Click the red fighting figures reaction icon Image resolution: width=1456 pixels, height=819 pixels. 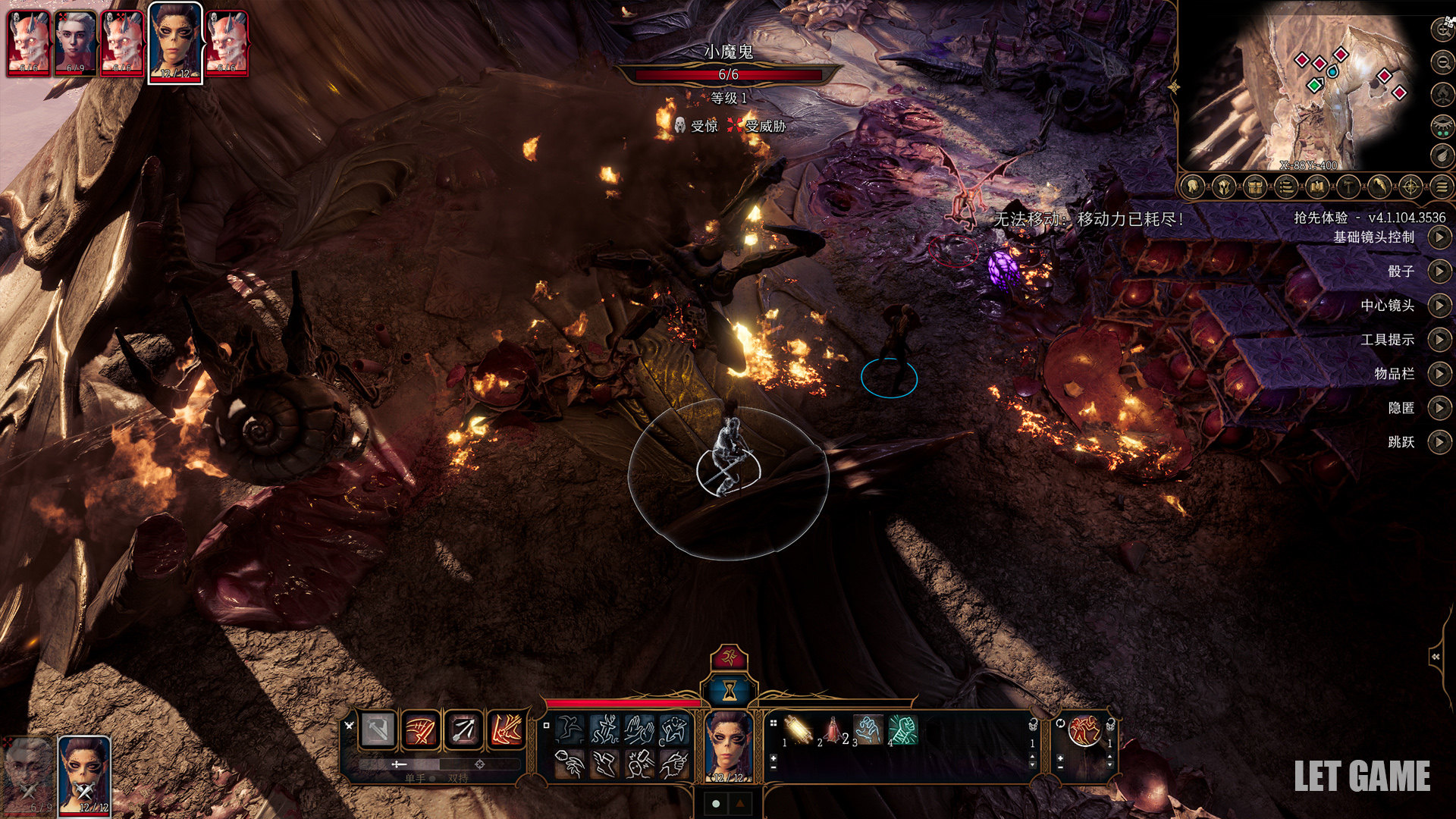[x=1084, y=731]
